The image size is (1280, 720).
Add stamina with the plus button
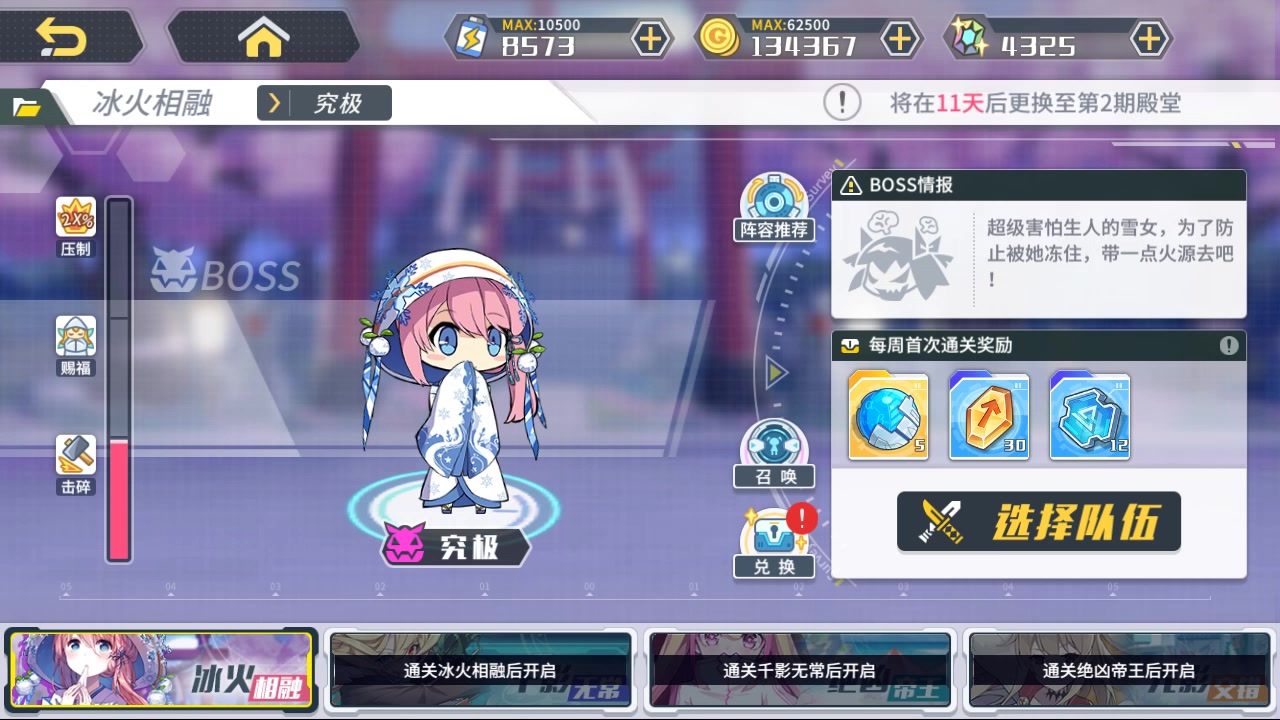point(651,38)
